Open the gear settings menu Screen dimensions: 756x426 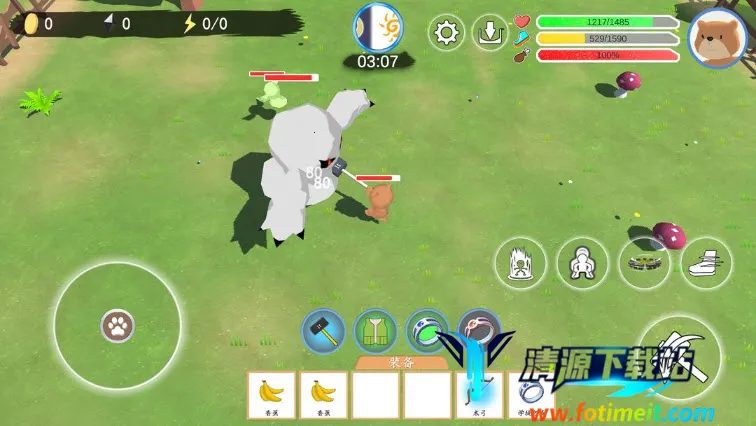446,32
